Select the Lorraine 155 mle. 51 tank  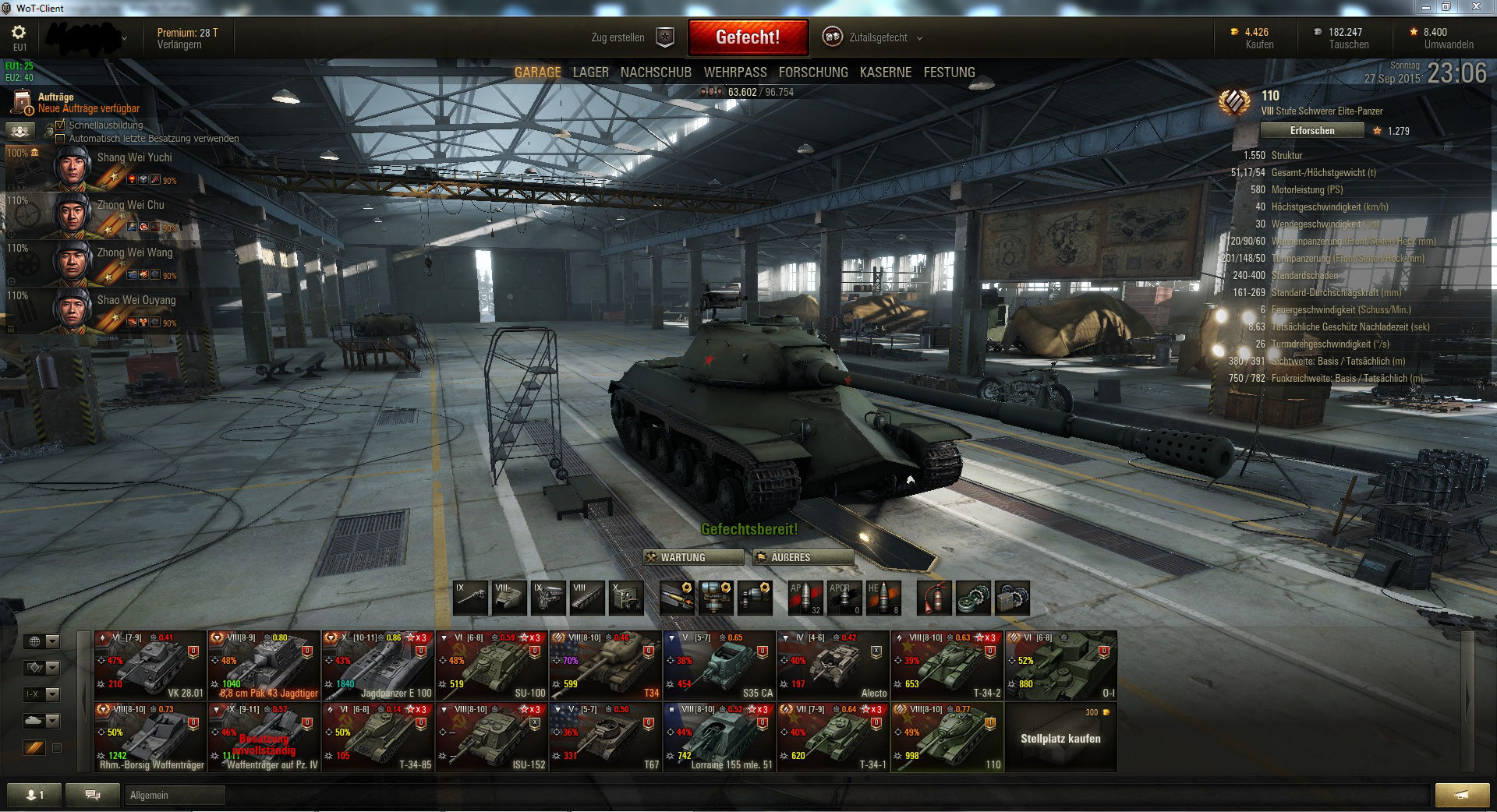coord(719,737)
